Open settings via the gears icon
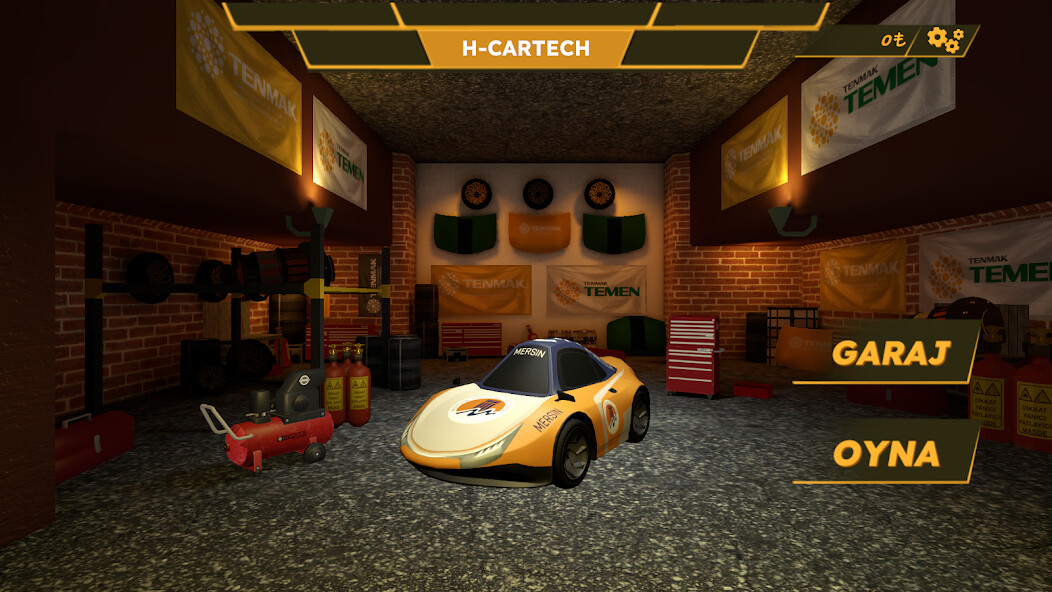1052x592 pixels. pyautogui.click(x=944, y=40)
